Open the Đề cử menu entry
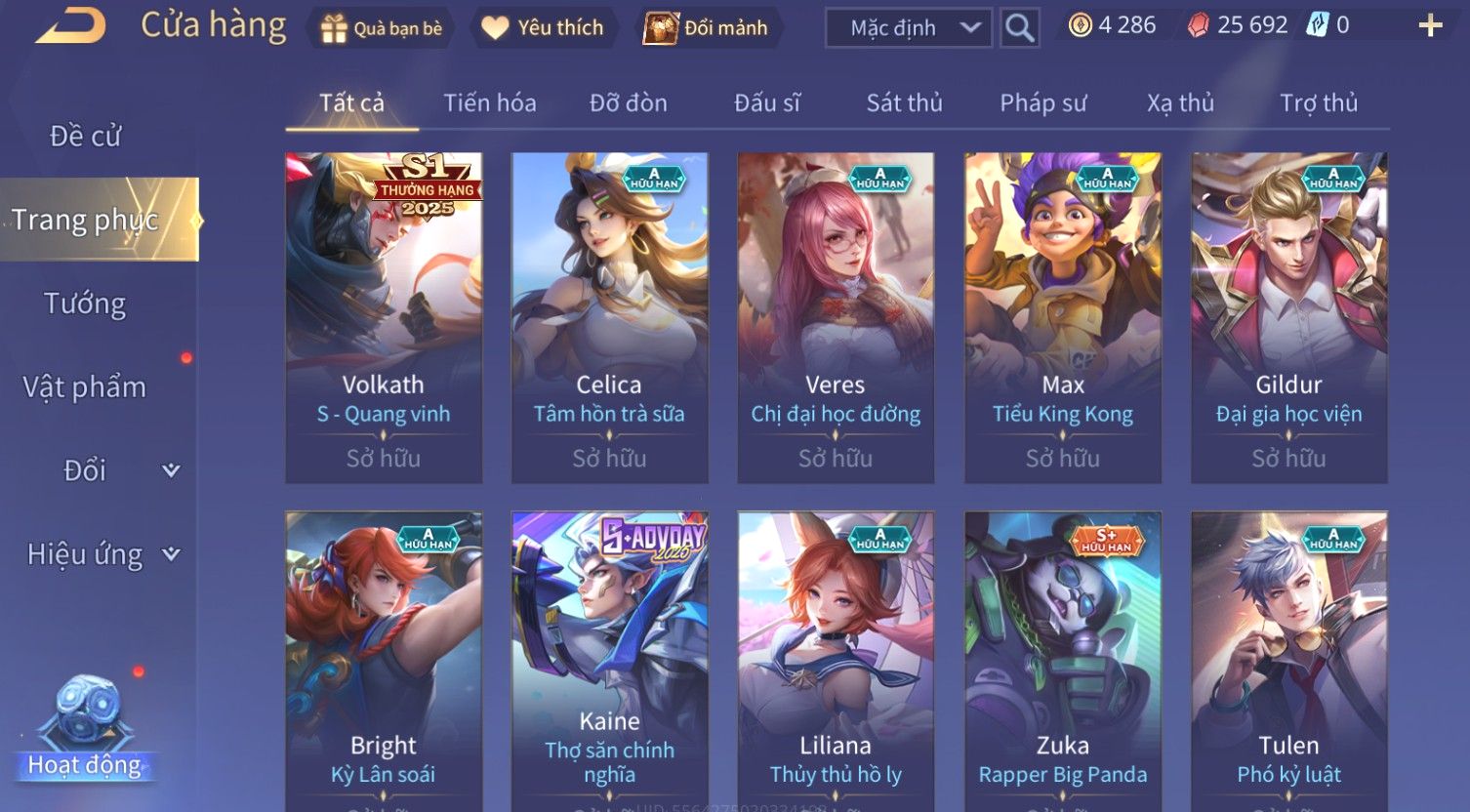The image size is (1470, 812). pyautogui.click(x=86, y=137)
